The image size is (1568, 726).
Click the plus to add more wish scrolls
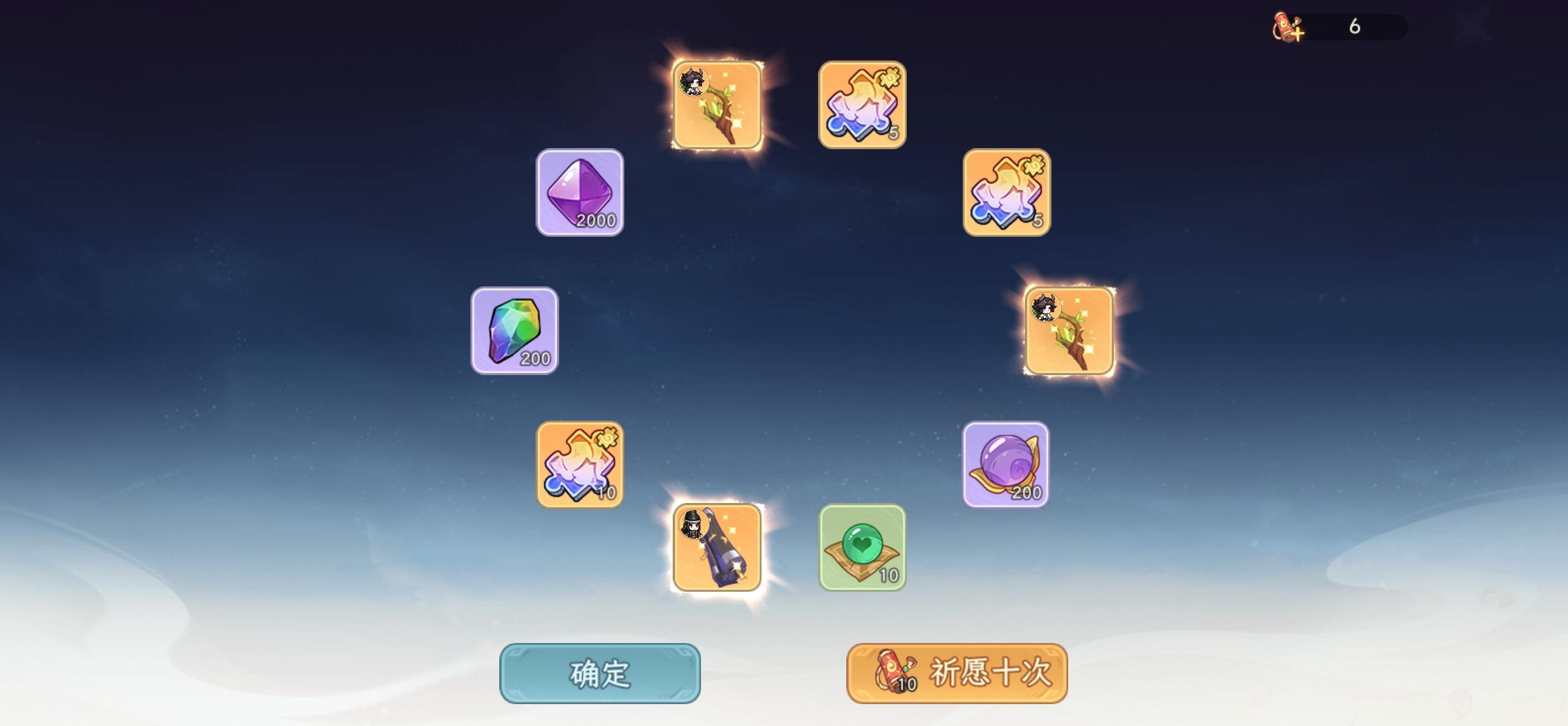tap(1298, 35)
